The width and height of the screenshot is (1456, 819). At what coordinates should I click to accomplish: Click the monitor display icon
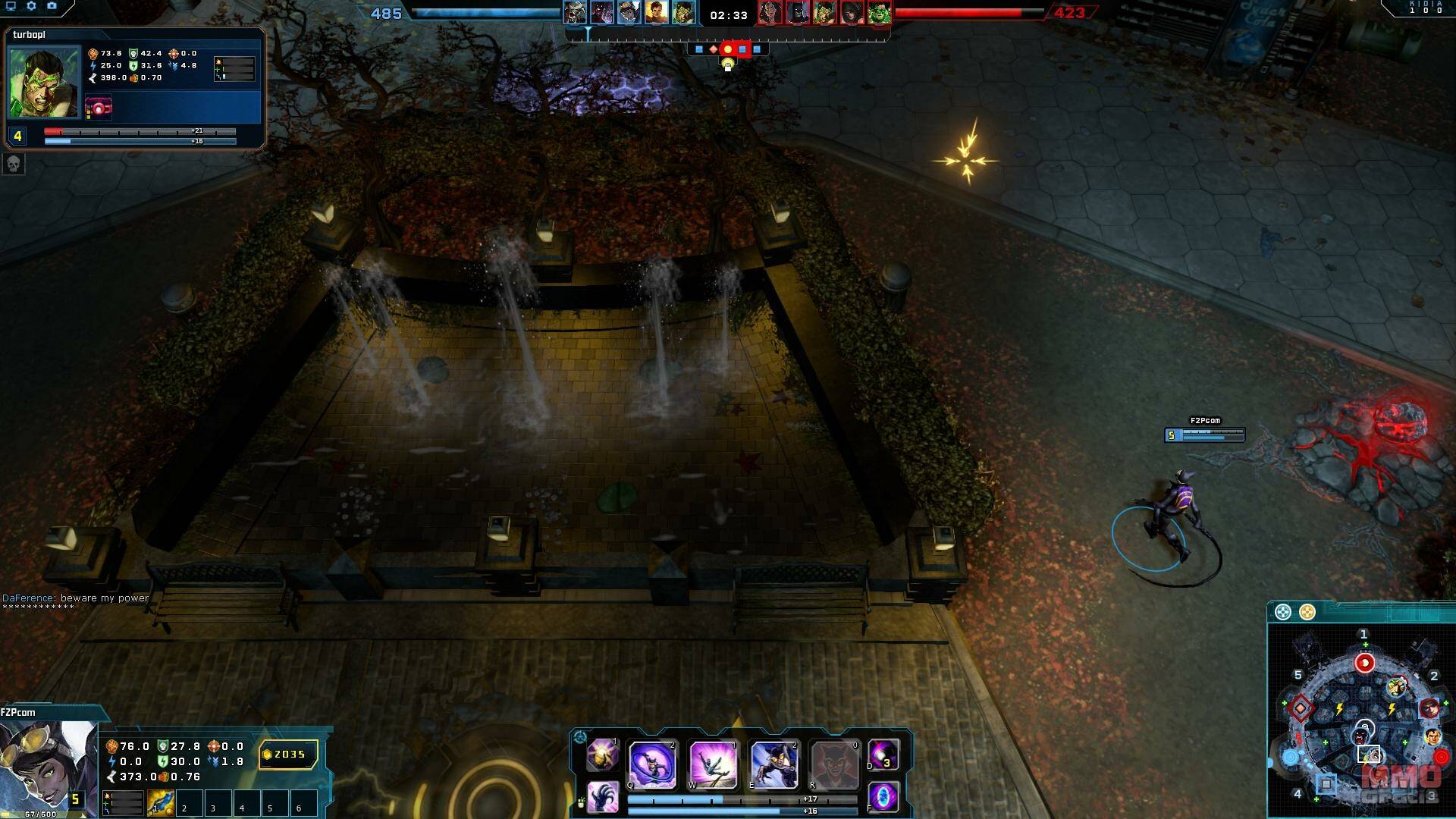(11, 6)
